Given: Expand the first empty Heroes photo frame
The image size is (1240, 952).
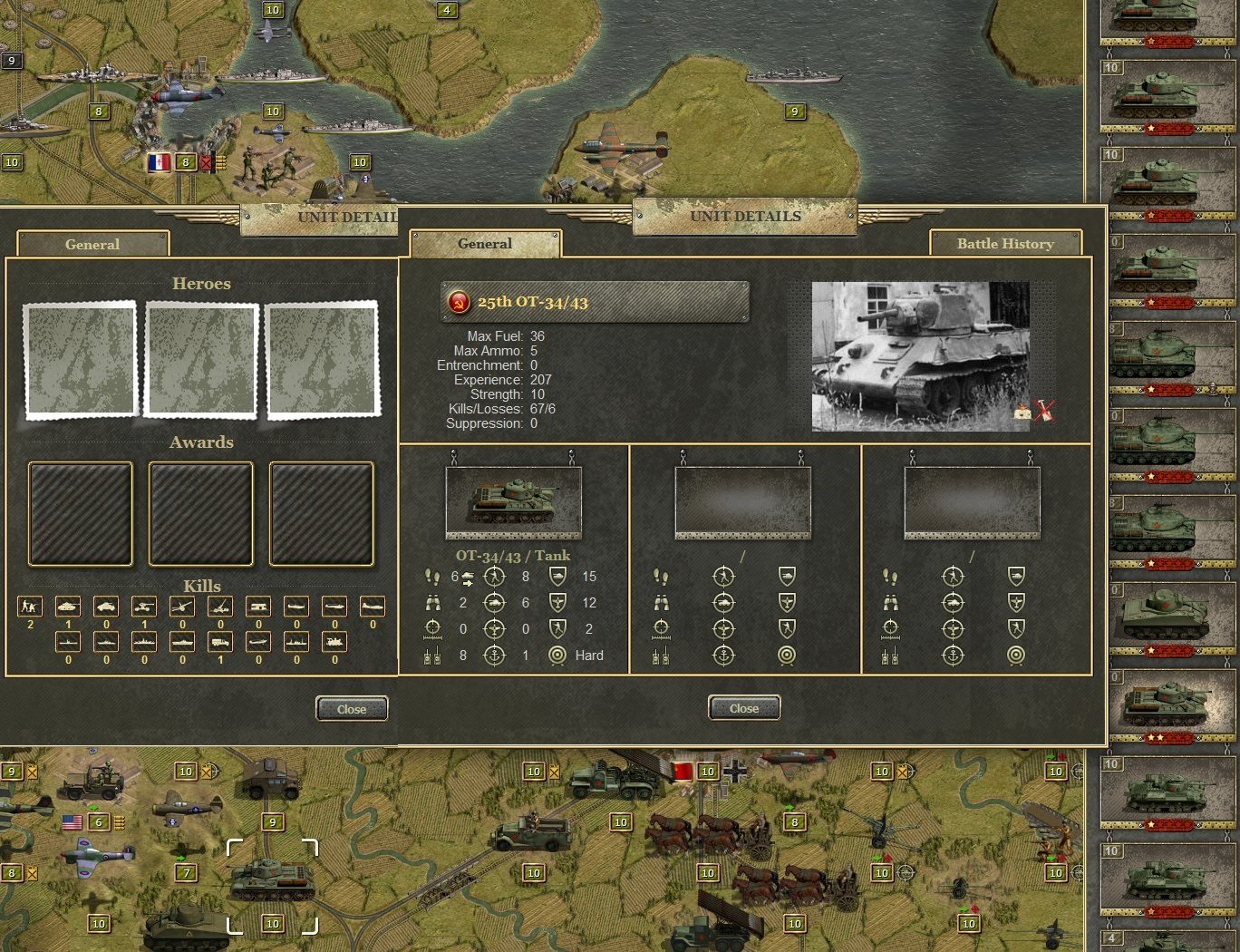Looking at the screenshot, I should (x=80, y=359).
